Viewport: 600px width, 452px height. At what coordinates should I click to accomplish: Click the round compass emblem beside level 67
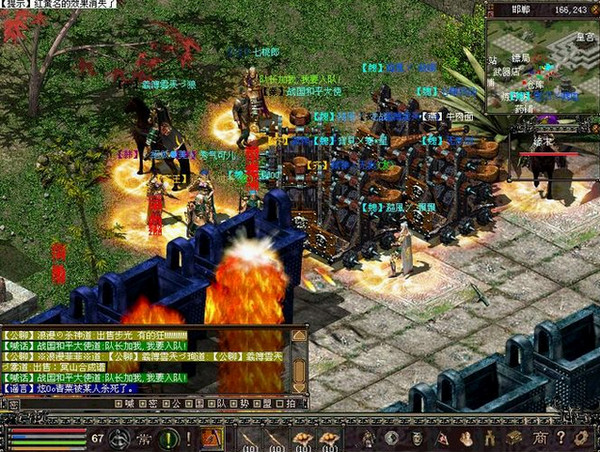[x=122, y=438]
